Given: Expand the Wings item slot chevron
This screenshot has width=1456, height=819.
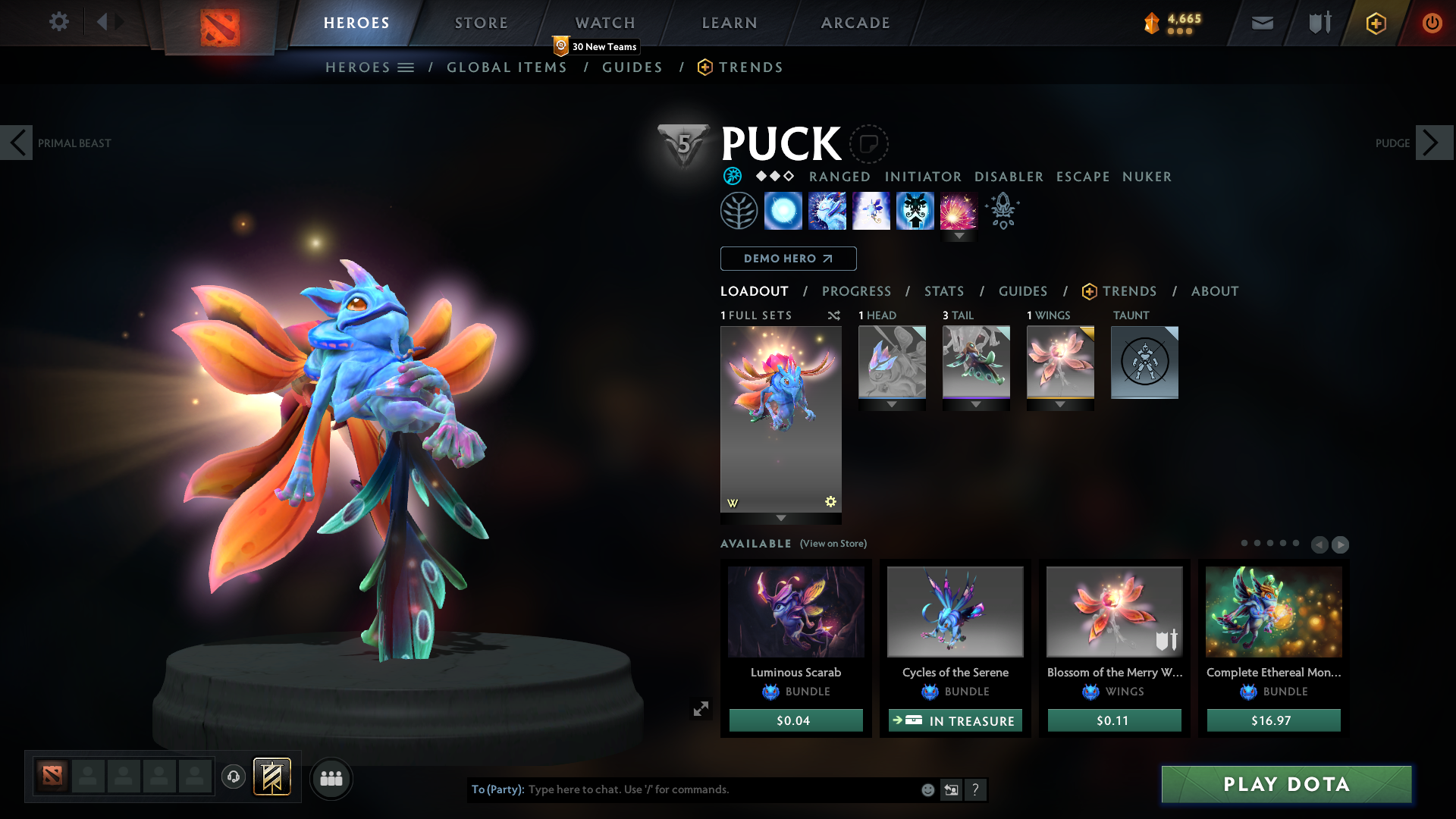Looking at the screenshot, I should click(1060, 404).
